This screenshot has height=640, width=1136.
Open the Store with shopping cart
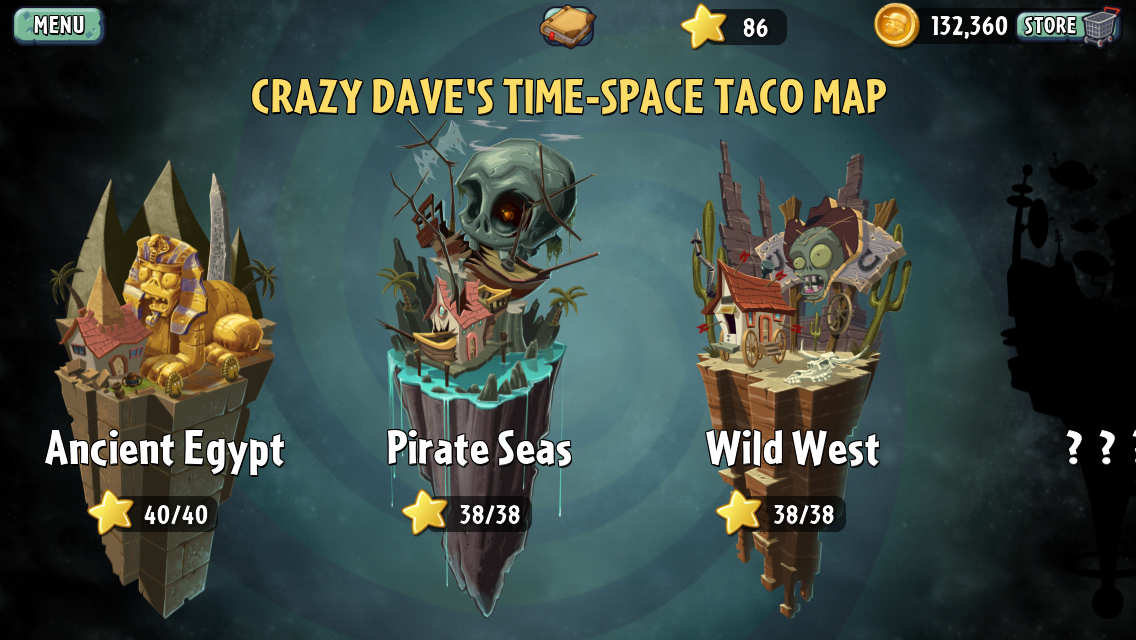coord(1067,25)
